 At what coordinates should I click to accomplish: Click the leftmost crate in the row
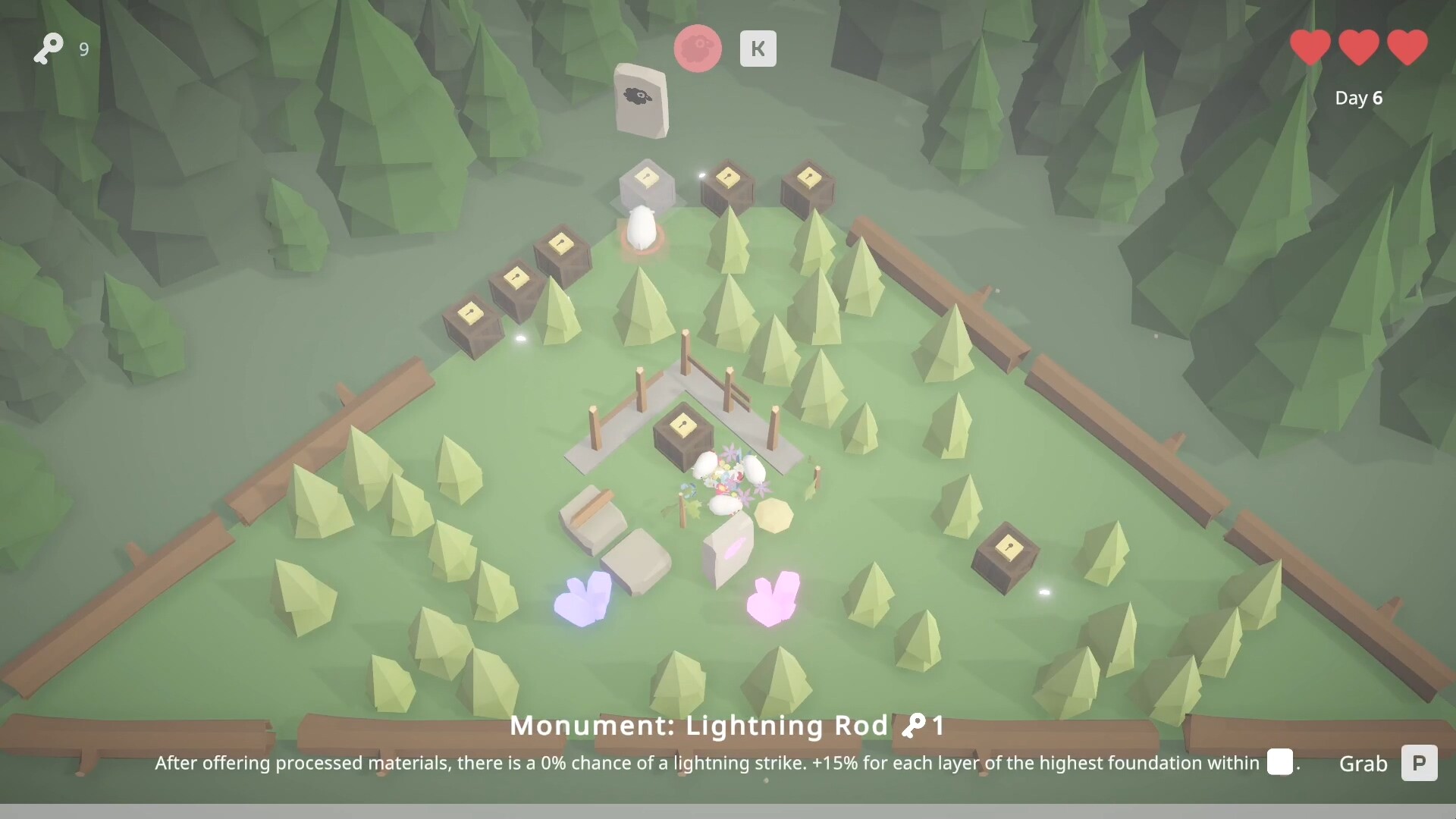472,322
